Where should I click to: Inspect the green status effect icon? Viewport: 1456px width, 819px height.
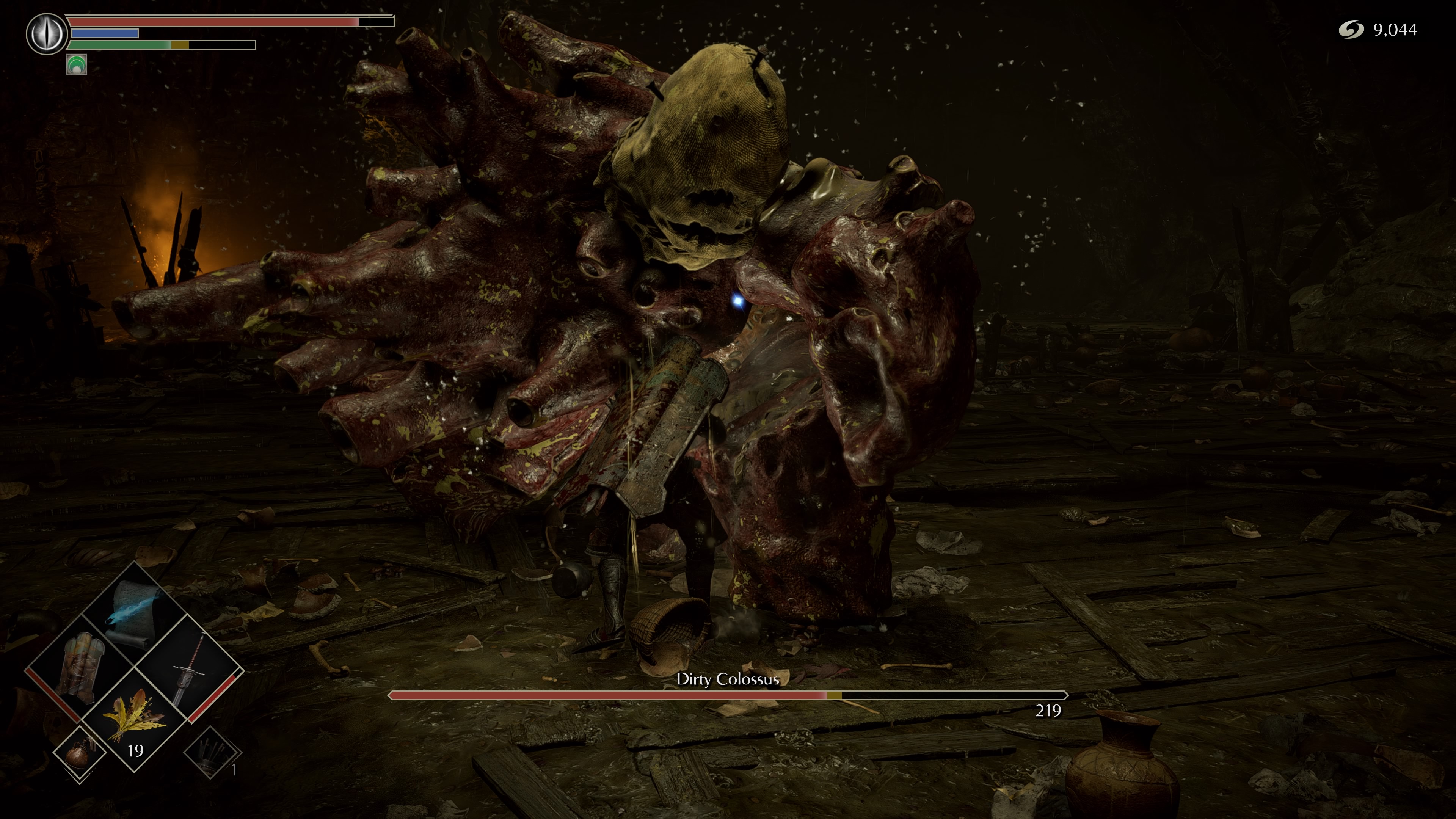[76, 64]
